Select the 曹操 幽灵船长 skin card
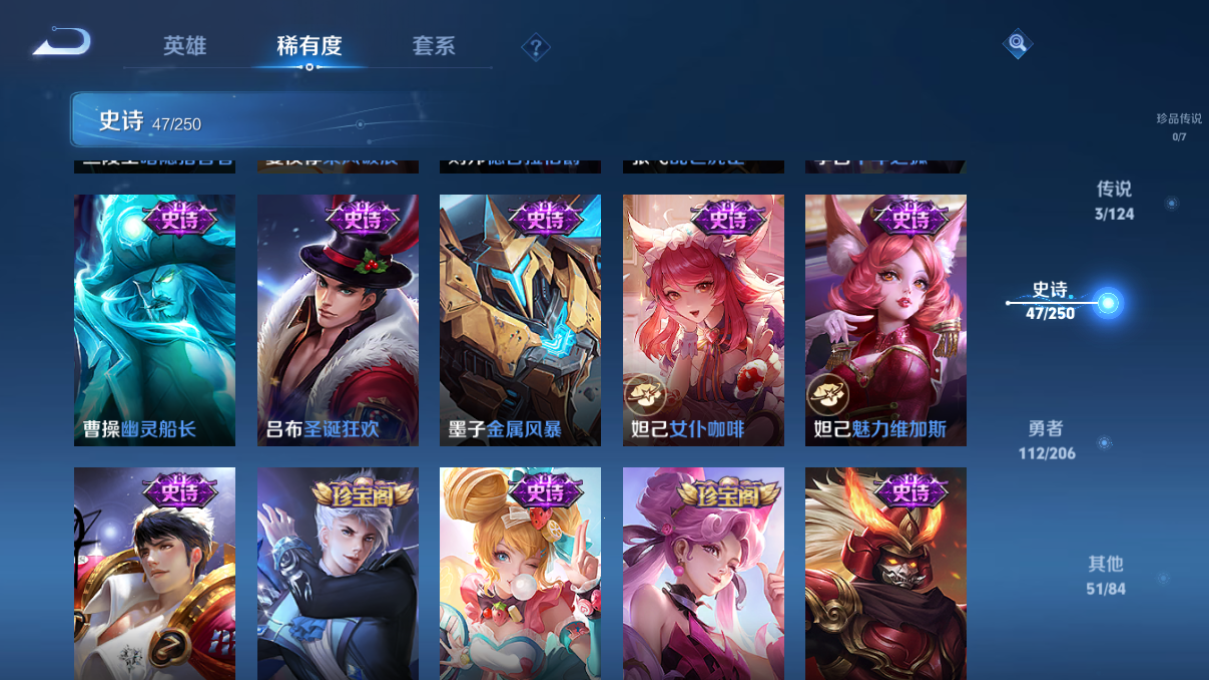 [x=155, y=320]
